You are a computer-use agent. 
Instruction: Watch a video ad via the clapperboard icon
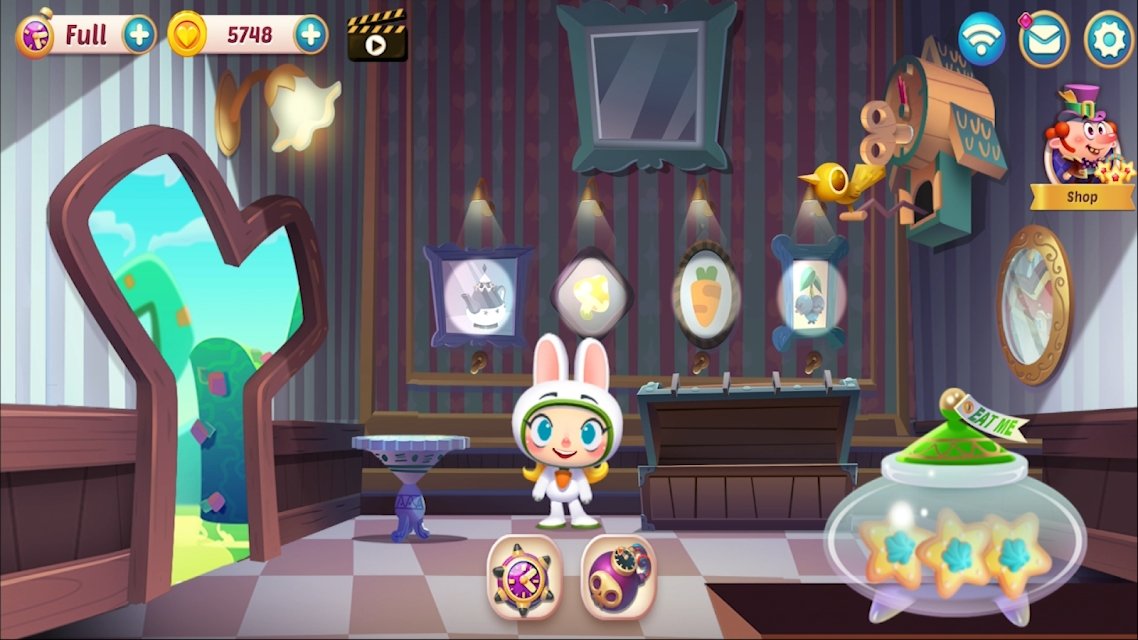tap(377, 36)
